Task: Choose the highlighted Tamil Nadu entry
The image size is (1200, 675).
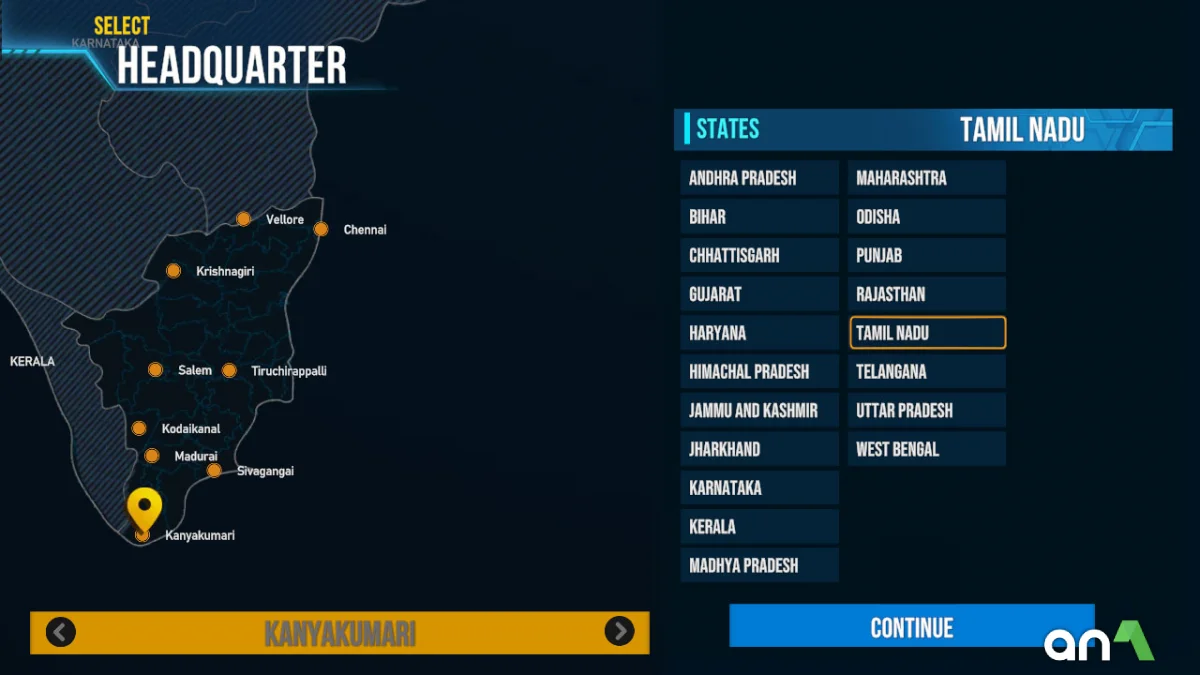Action: click(x=927, y=333)
